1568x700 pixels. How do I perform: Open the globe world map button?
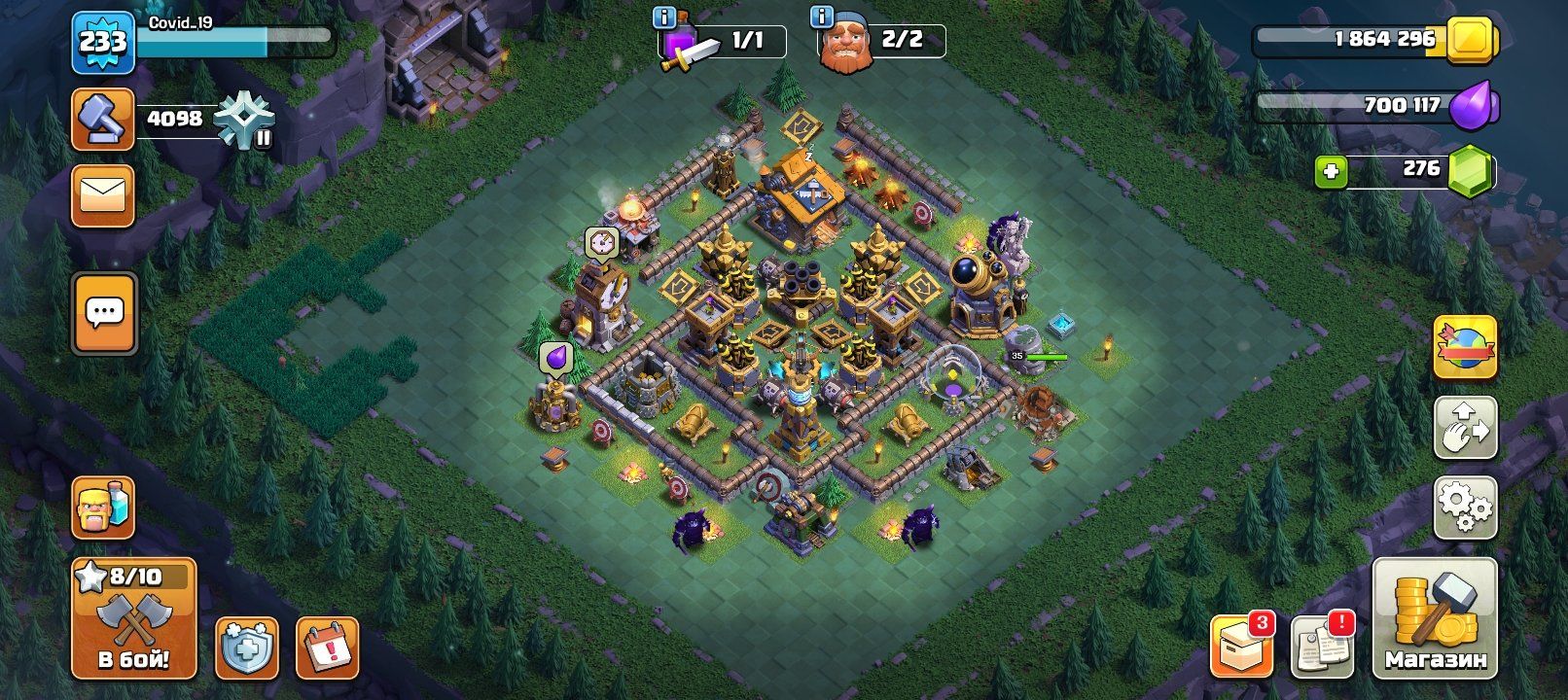(1465, 347)
